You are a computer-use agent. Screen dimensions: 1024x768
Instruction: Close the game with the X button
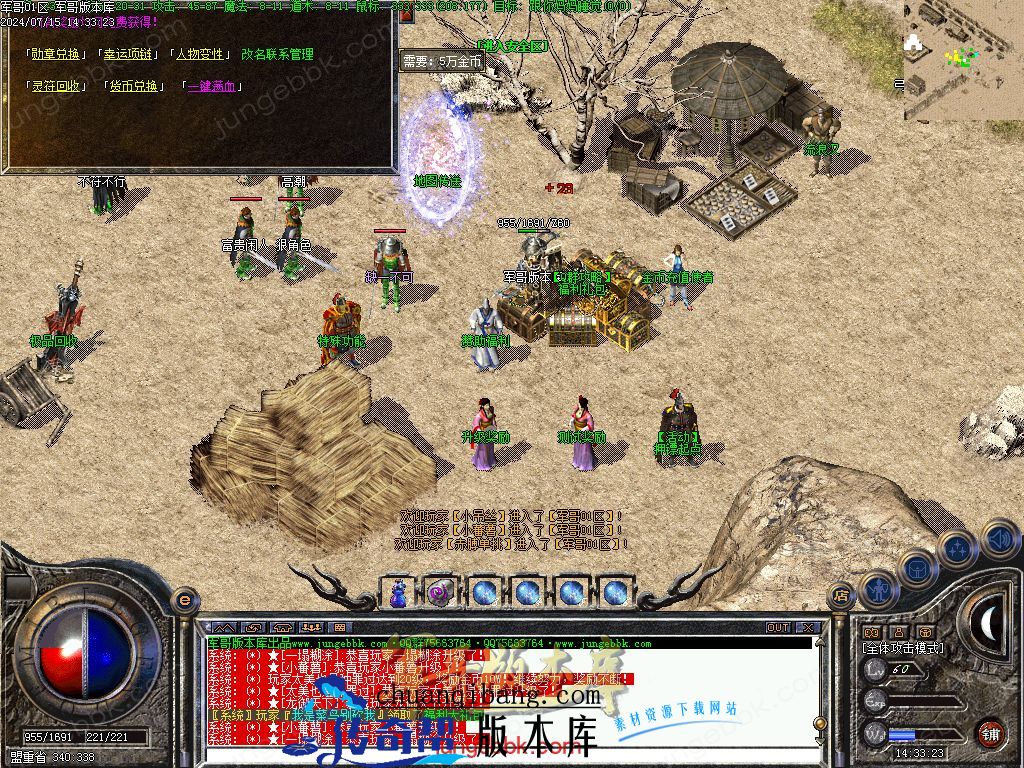coord(808,627)
